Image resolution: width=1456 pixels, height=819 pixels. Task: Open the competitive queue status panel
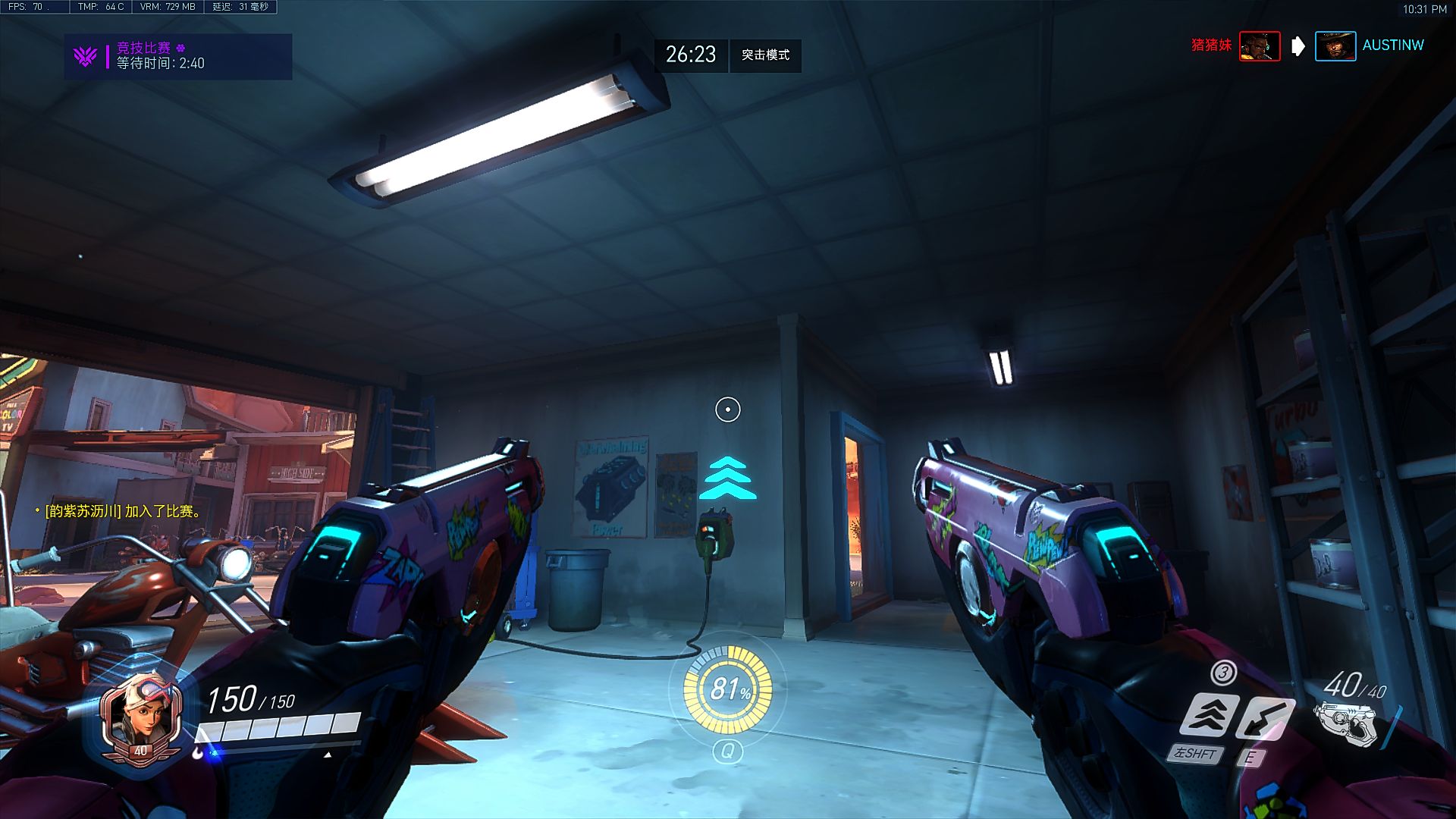coord(178,56)
